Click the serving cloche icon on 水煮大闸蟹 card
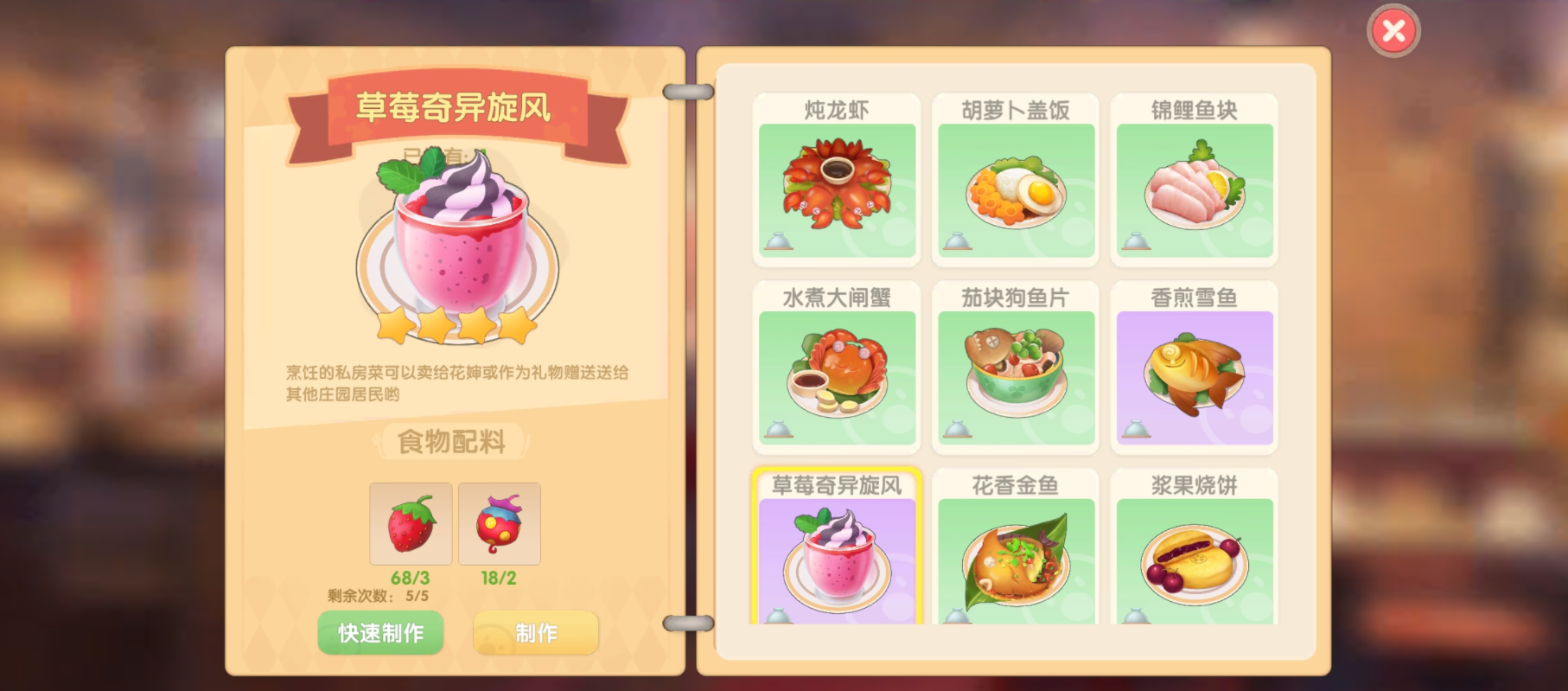This screenshot has width=1568, height=691. coord(777,431)
